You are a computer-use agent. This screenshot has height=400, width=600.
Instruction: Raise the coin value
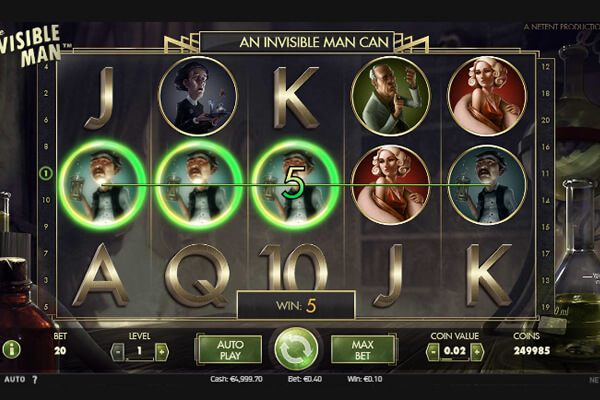click(x=477, y=351)
